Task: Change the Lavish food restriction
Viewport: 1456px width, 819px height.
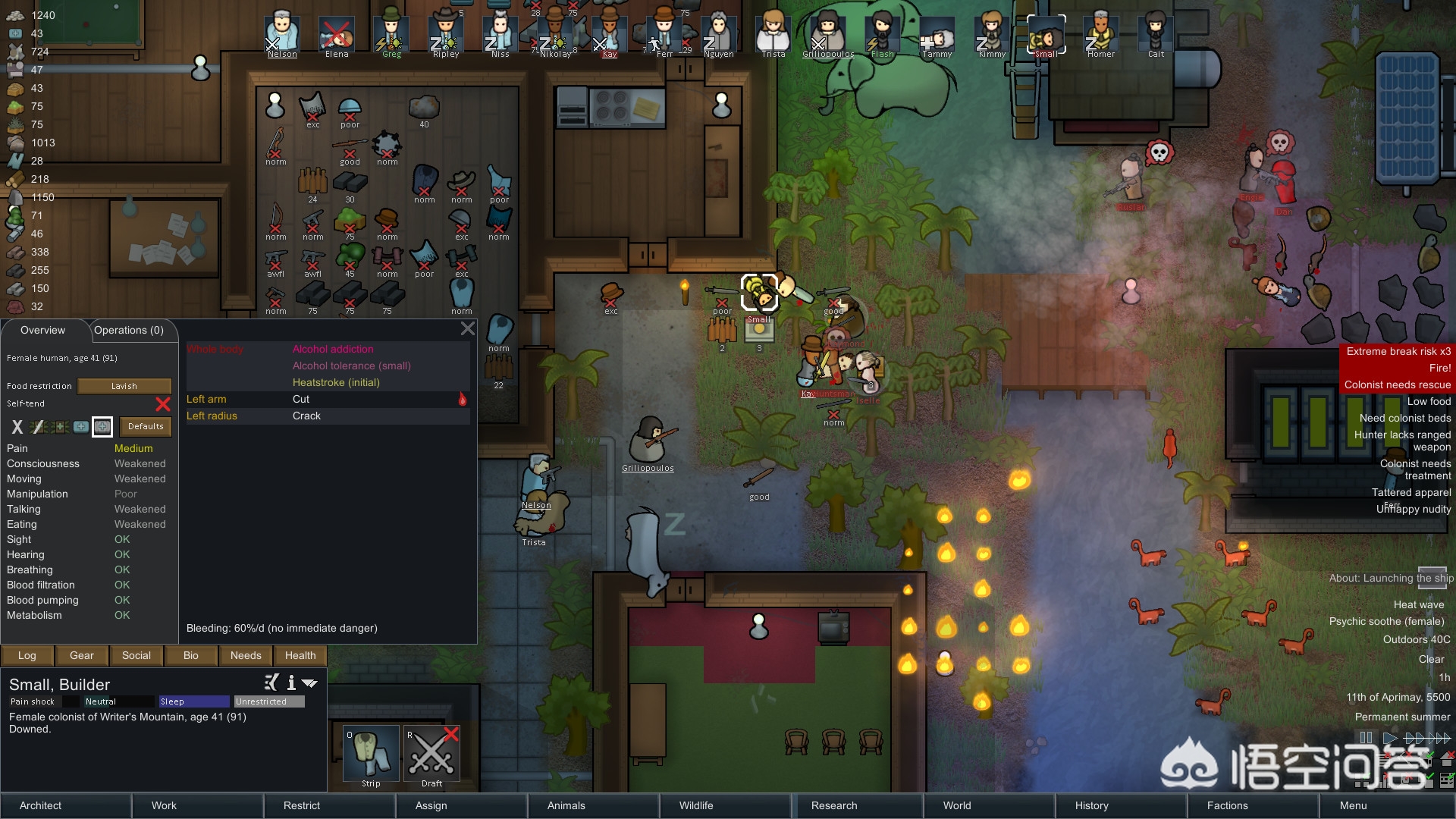Action: pos(124,386)
